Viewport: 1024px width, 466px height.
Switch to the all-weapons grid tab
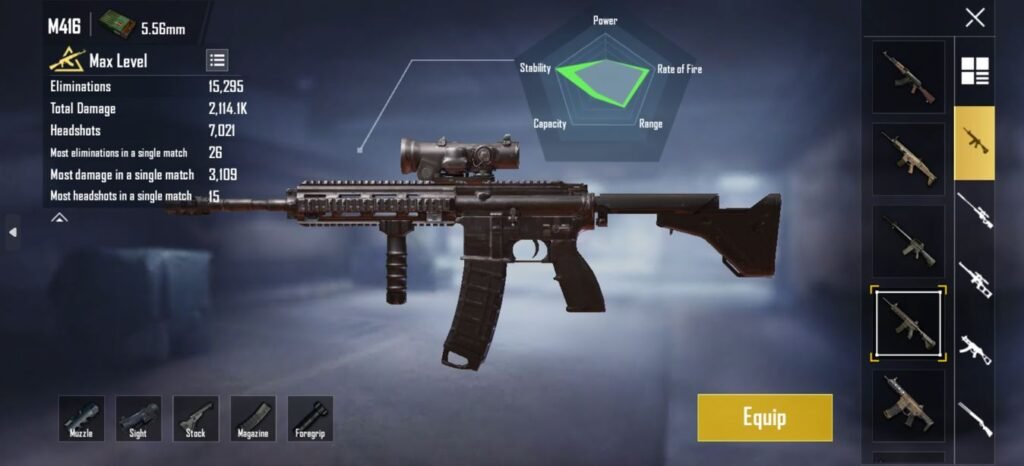point(974,71)
